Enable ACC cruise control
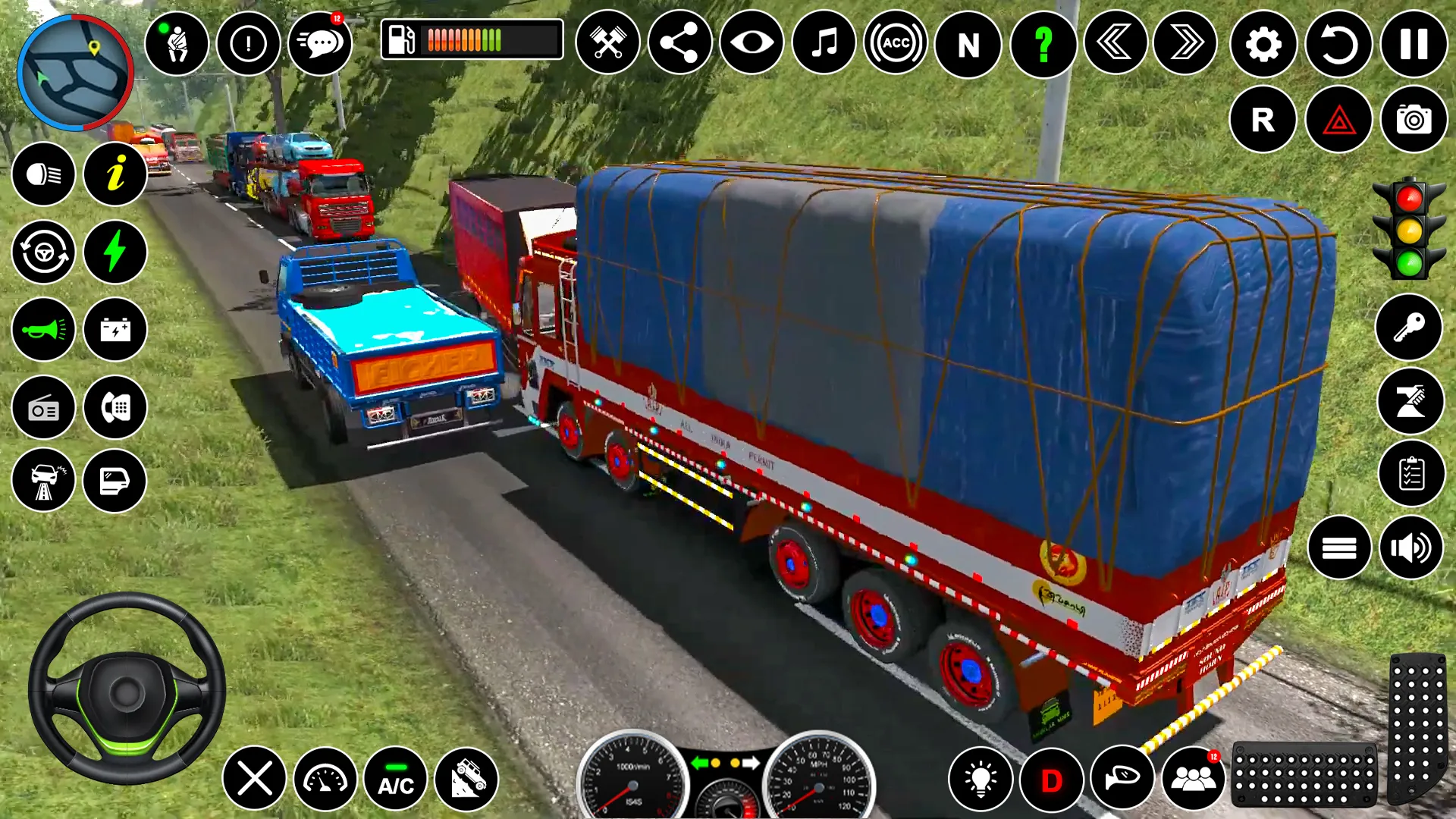1456x819 pixels. pos(895,43)
